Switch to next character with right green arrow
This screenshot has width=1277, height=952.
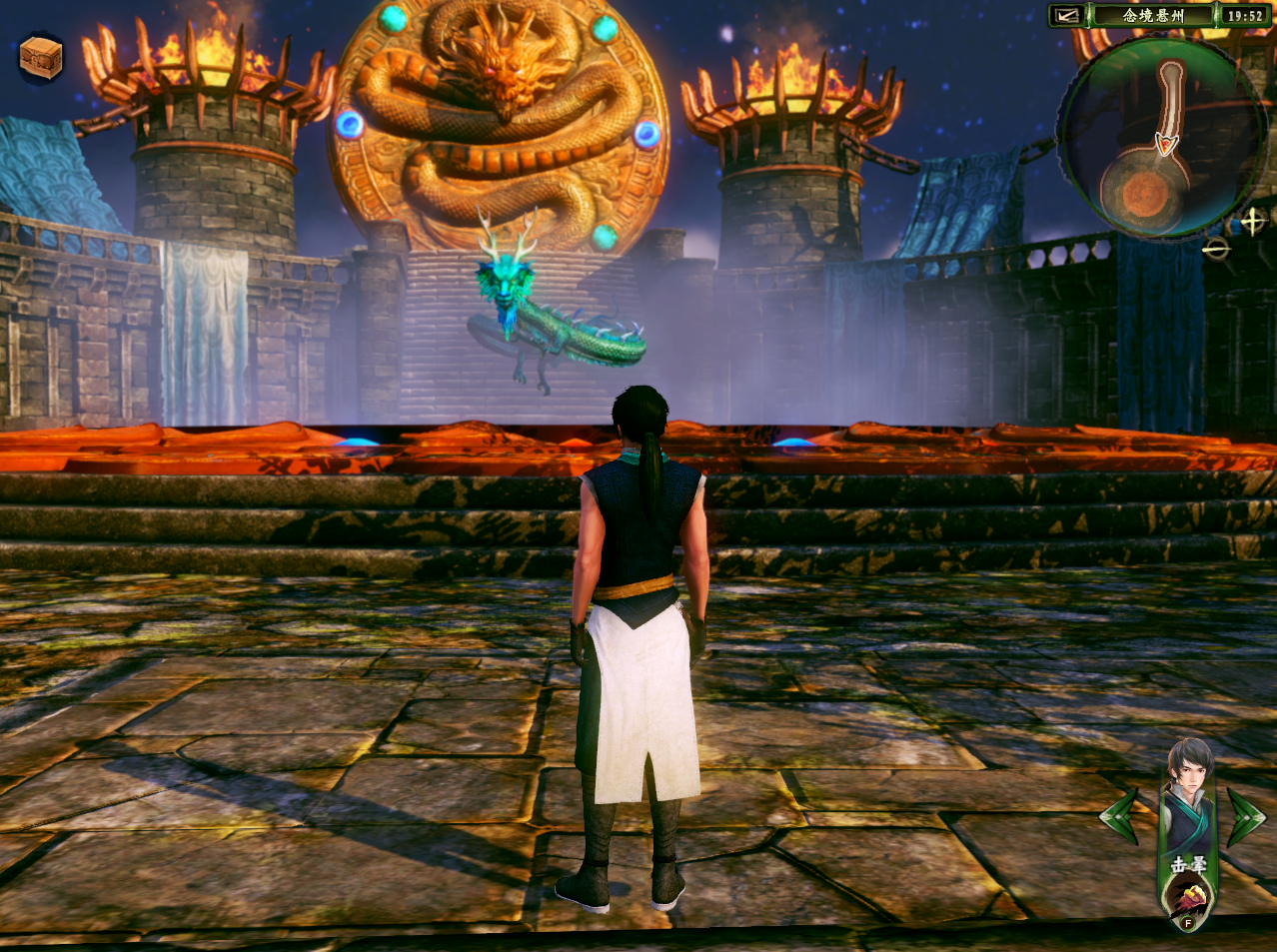[x=1245, y=815]
